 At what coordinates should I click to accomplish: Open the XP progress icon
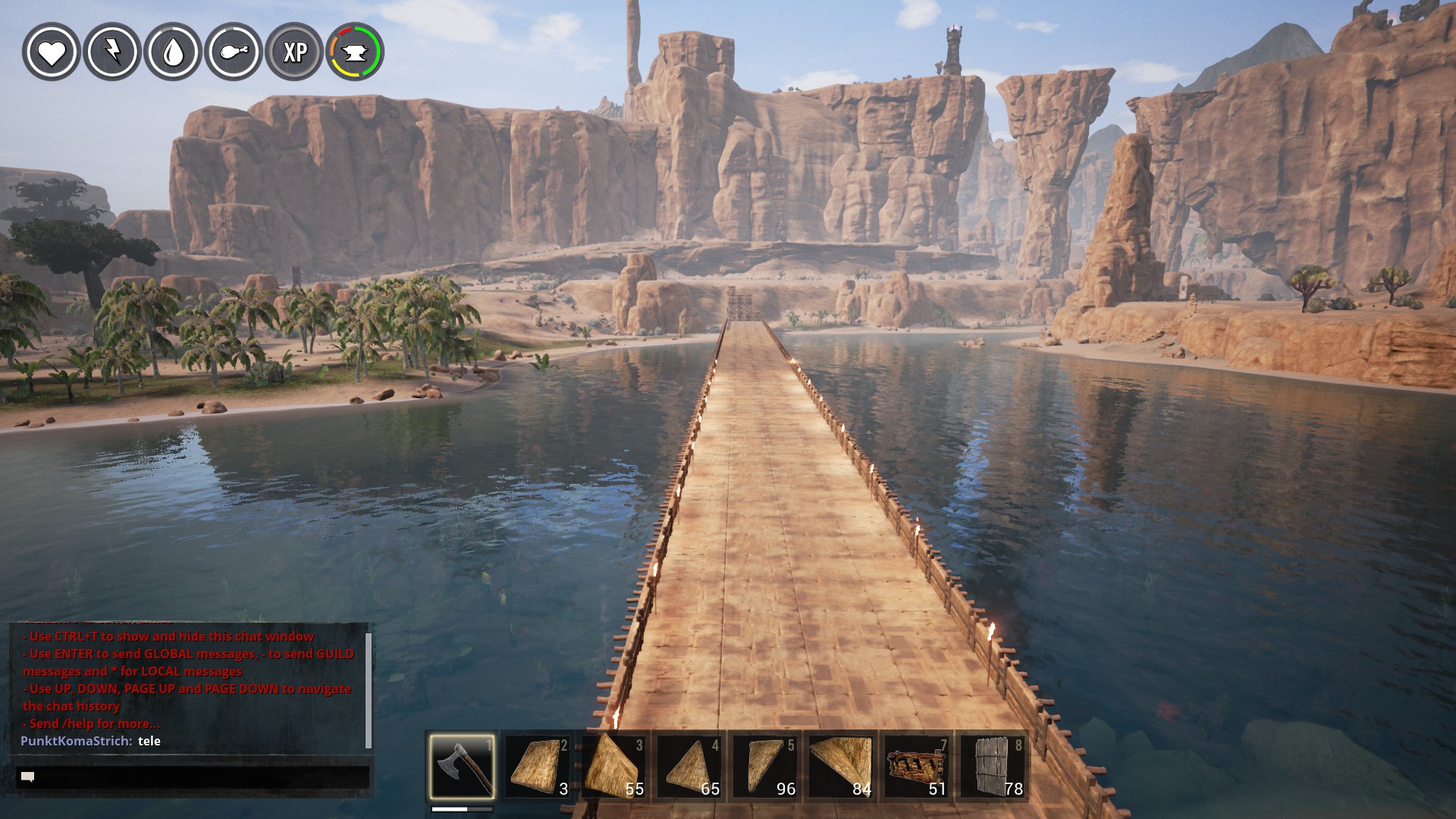(x=294, y=52)
